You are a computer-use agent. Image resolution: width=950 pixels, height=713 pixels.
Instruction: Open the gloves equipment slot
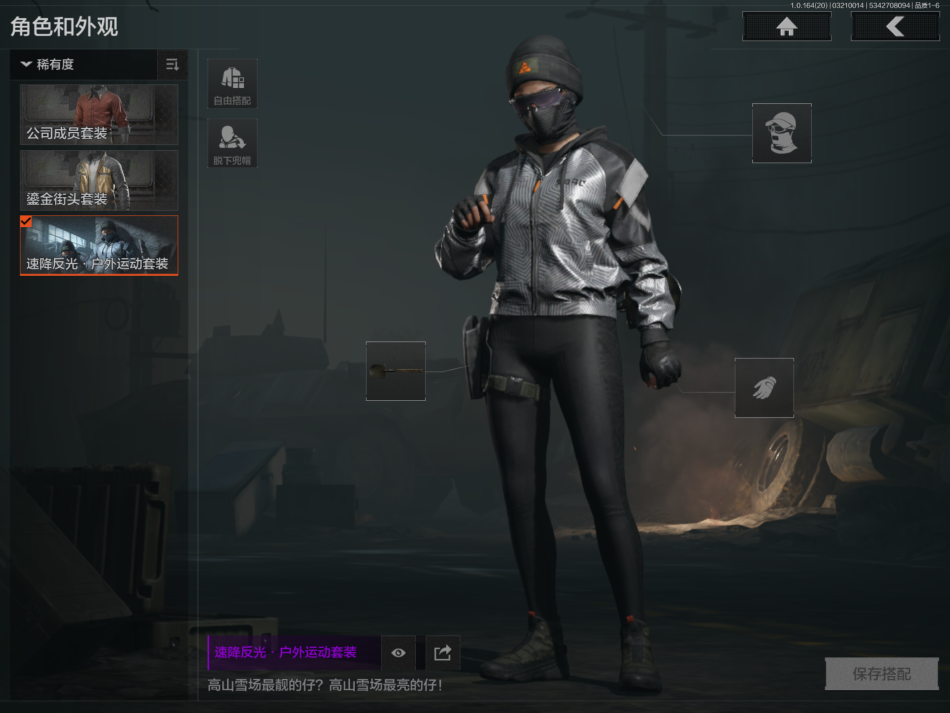[764, 388]
